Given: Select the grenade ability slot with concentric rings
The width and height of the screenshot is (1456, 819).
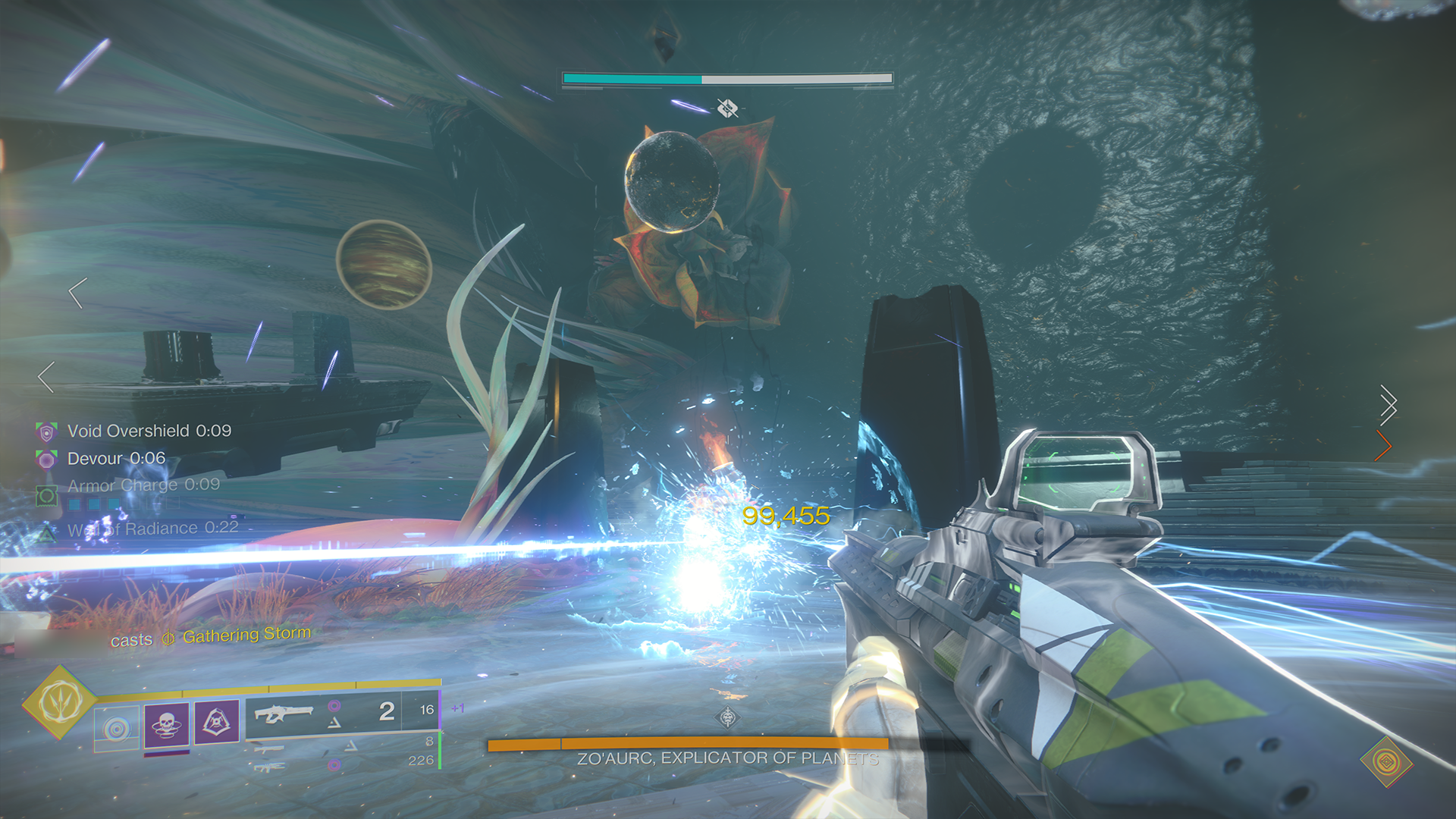Looking at the screenshot, I should 117,729.
